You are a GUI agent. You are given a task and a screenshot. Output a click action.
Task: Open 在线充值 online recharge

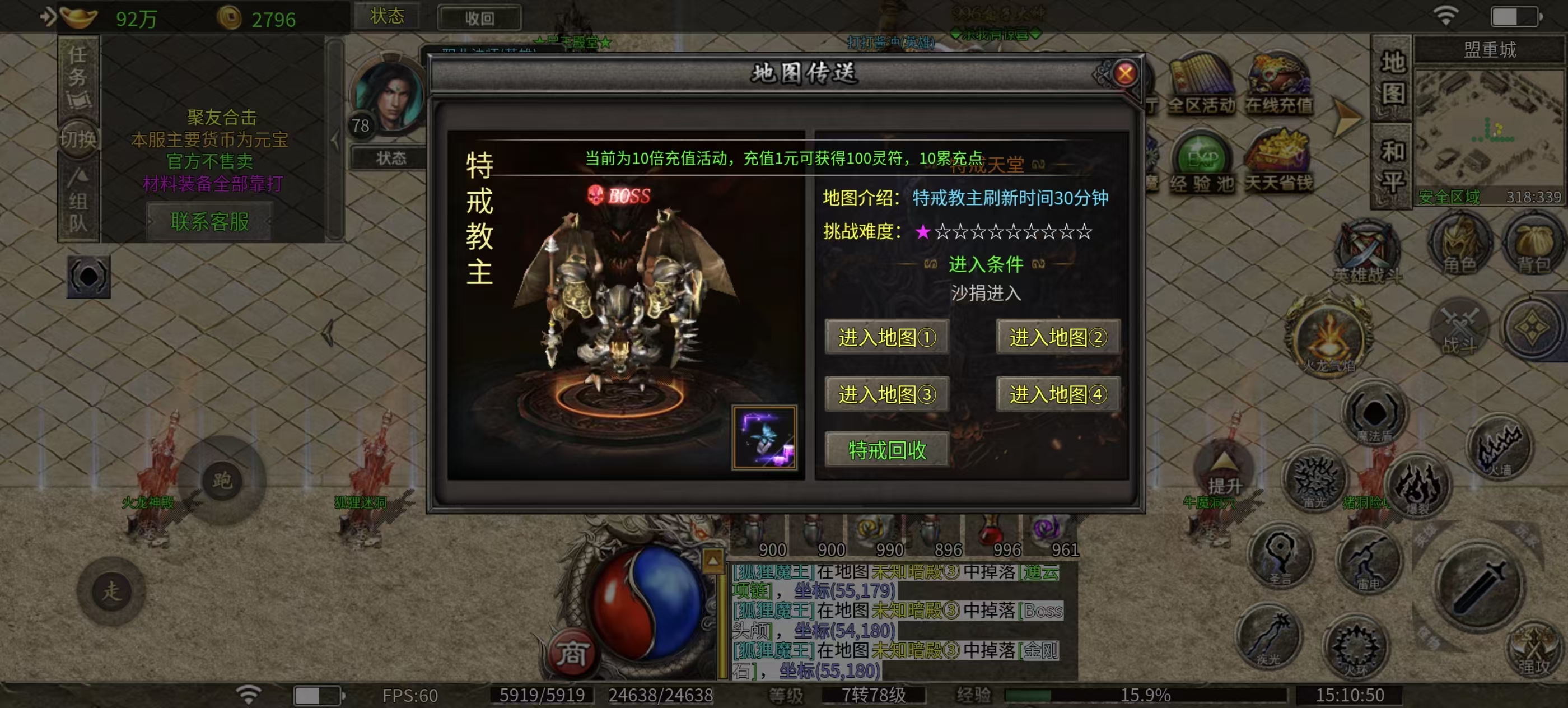1278,85
